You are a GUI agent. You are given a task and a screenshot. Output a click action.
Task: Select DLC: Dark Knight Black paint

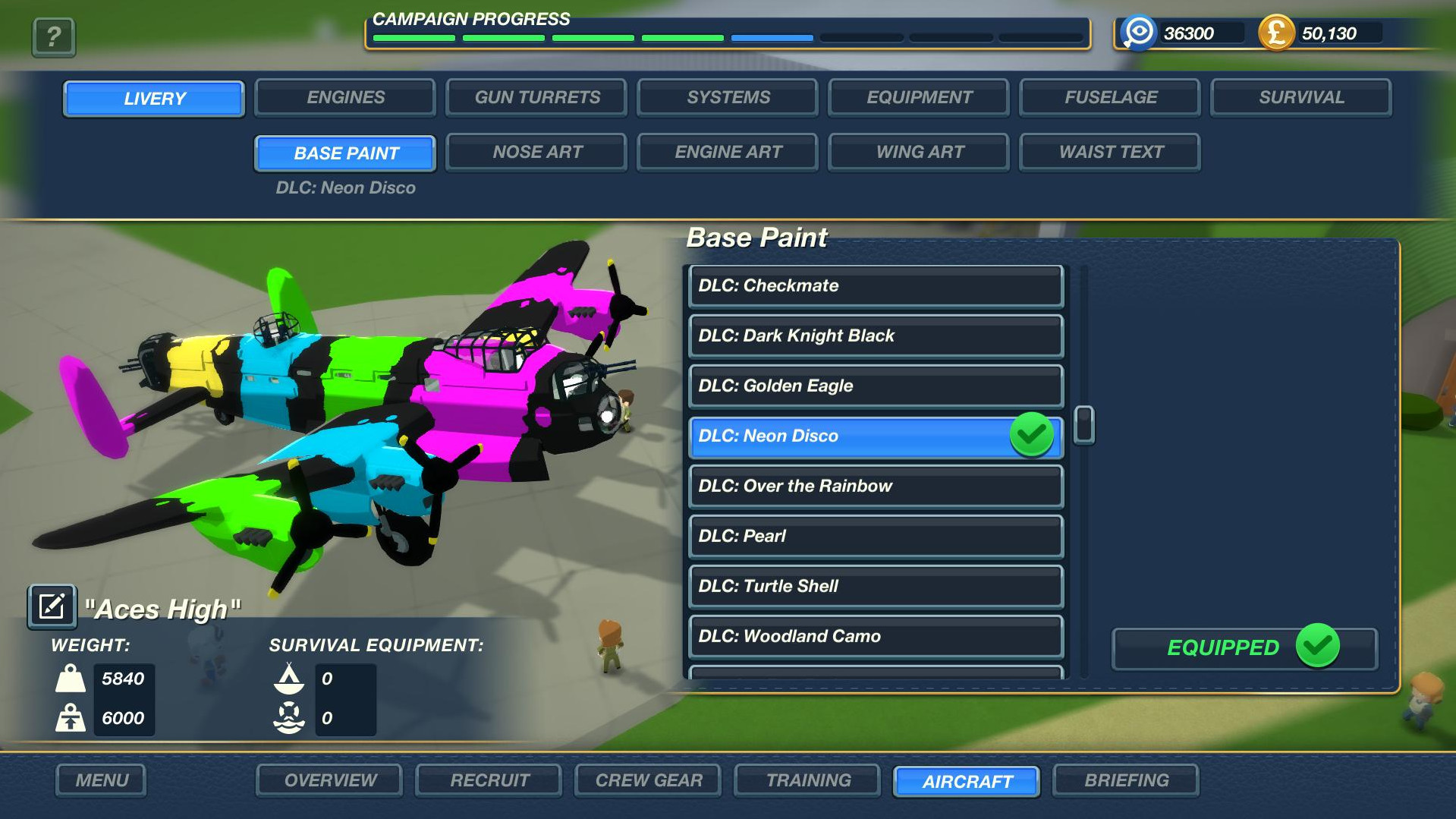[x=876, y=336]
